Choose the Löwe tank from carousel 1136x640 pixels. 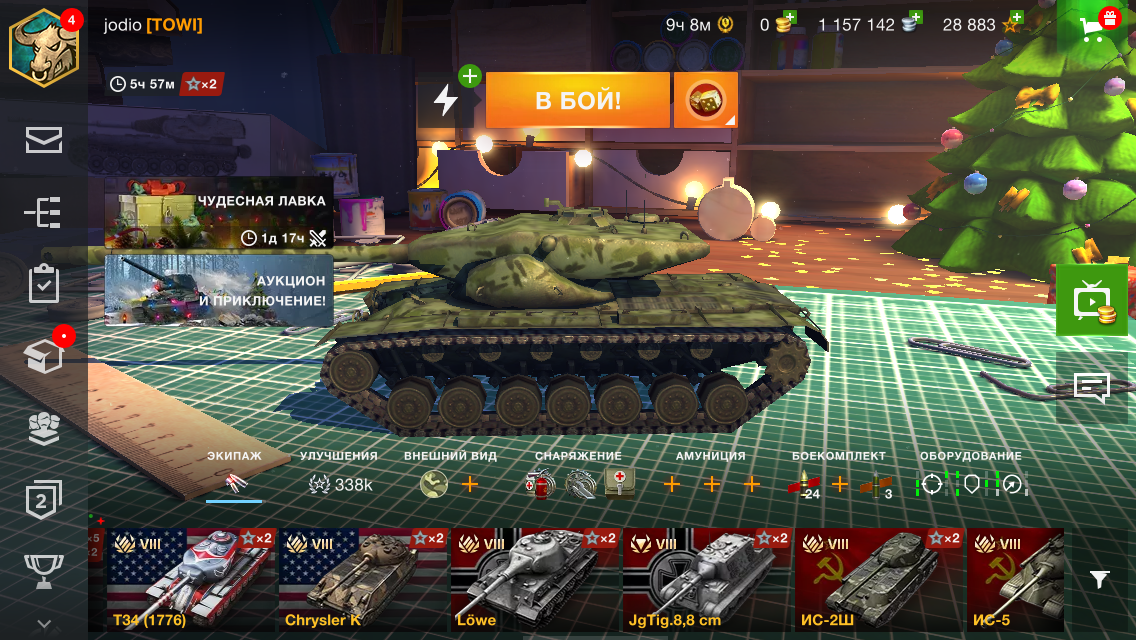534,580
